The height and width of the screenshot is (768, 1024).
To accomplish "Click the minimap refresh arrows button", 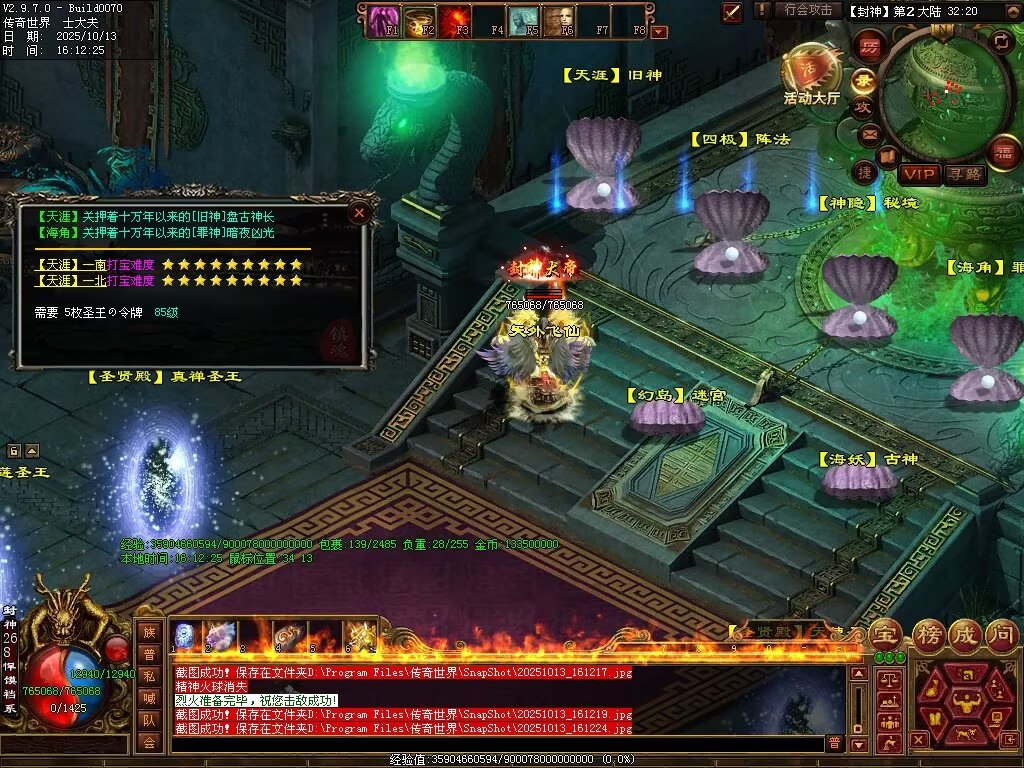I will coord(1001,41).
